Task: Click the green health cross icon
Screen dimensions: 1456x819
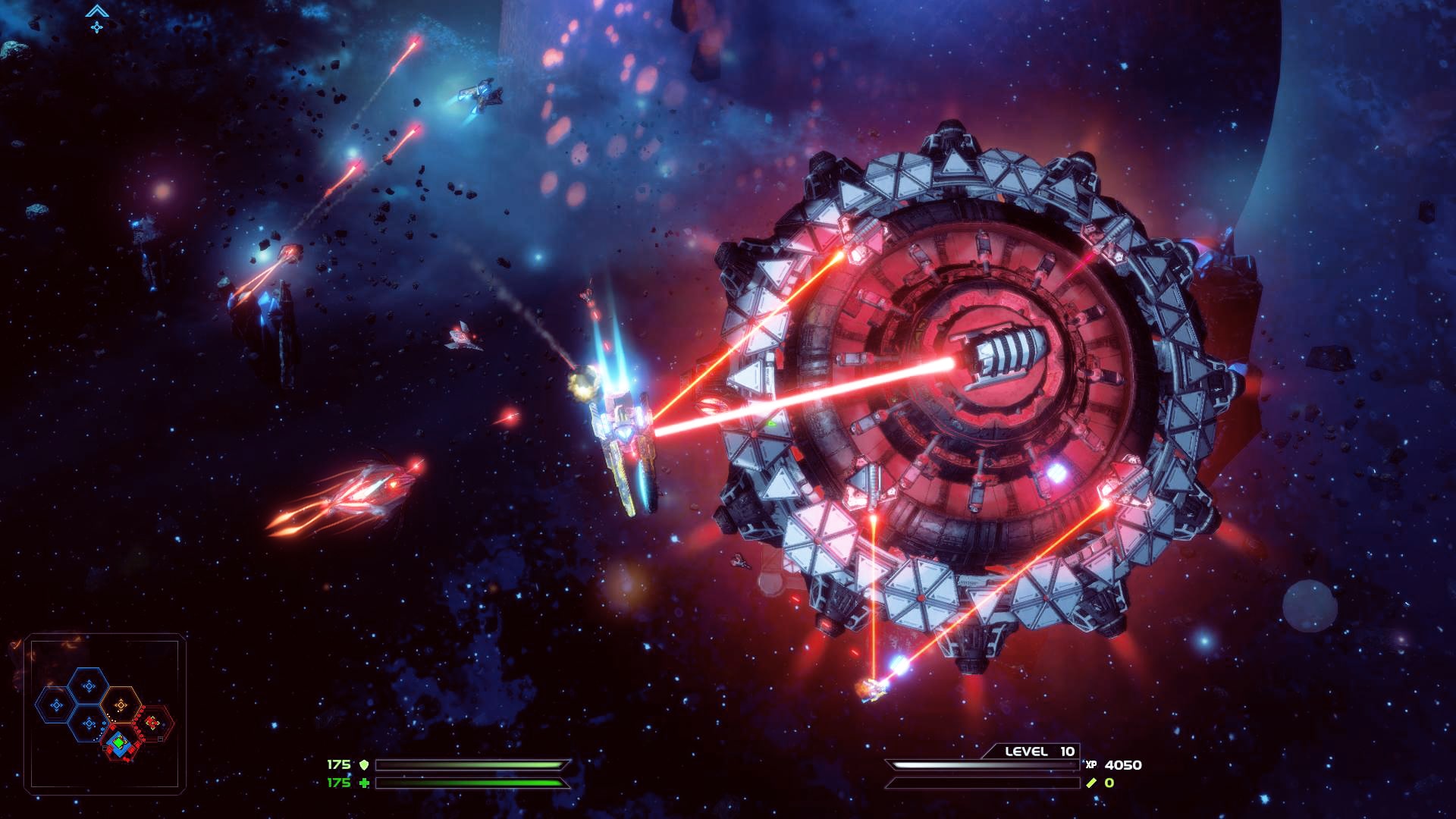Action: 365,783
